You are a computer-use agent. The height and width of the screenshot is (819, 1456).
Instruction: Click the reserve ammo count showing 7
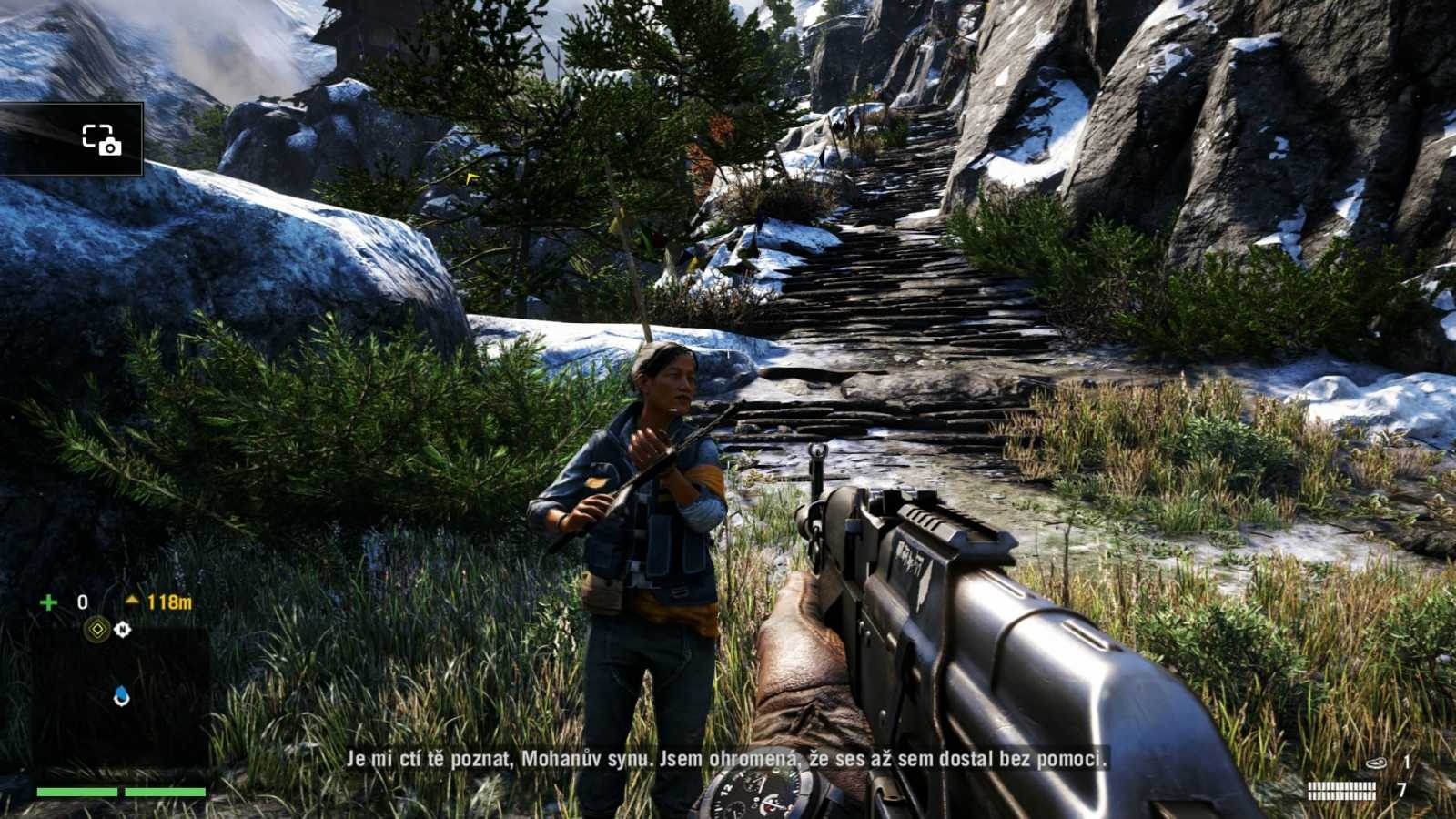click(1402, 790)
